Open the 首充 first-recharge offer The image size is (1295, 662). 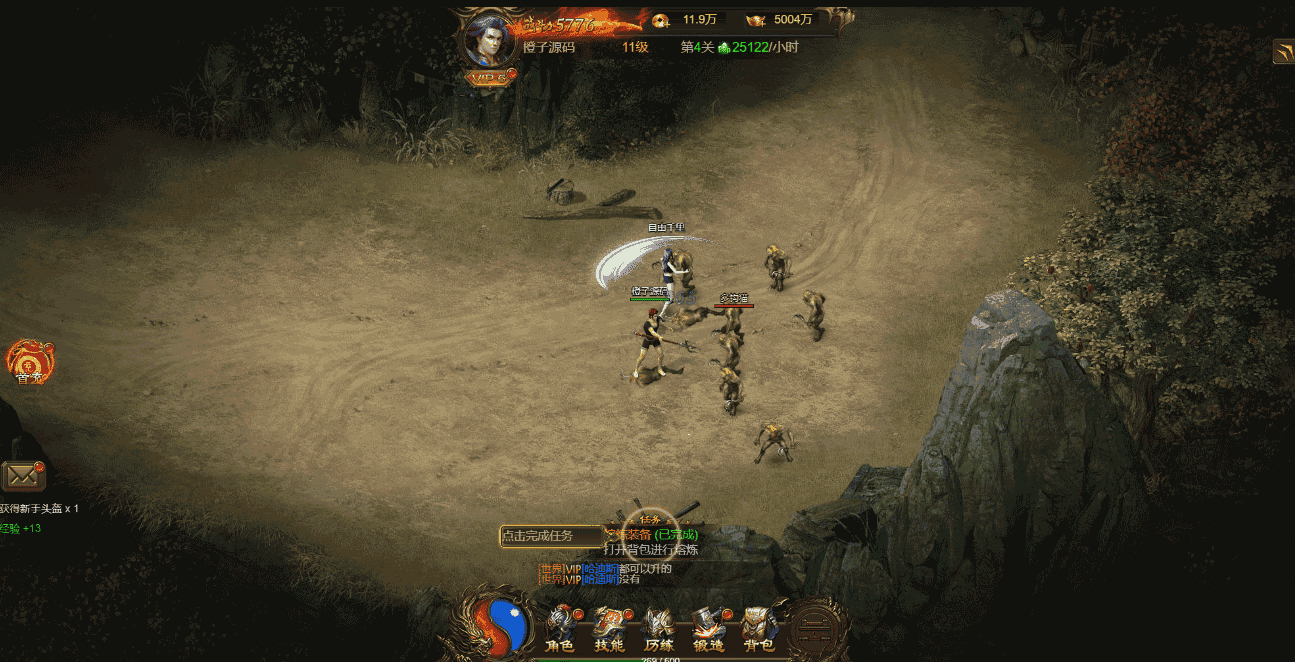[29, 361]
